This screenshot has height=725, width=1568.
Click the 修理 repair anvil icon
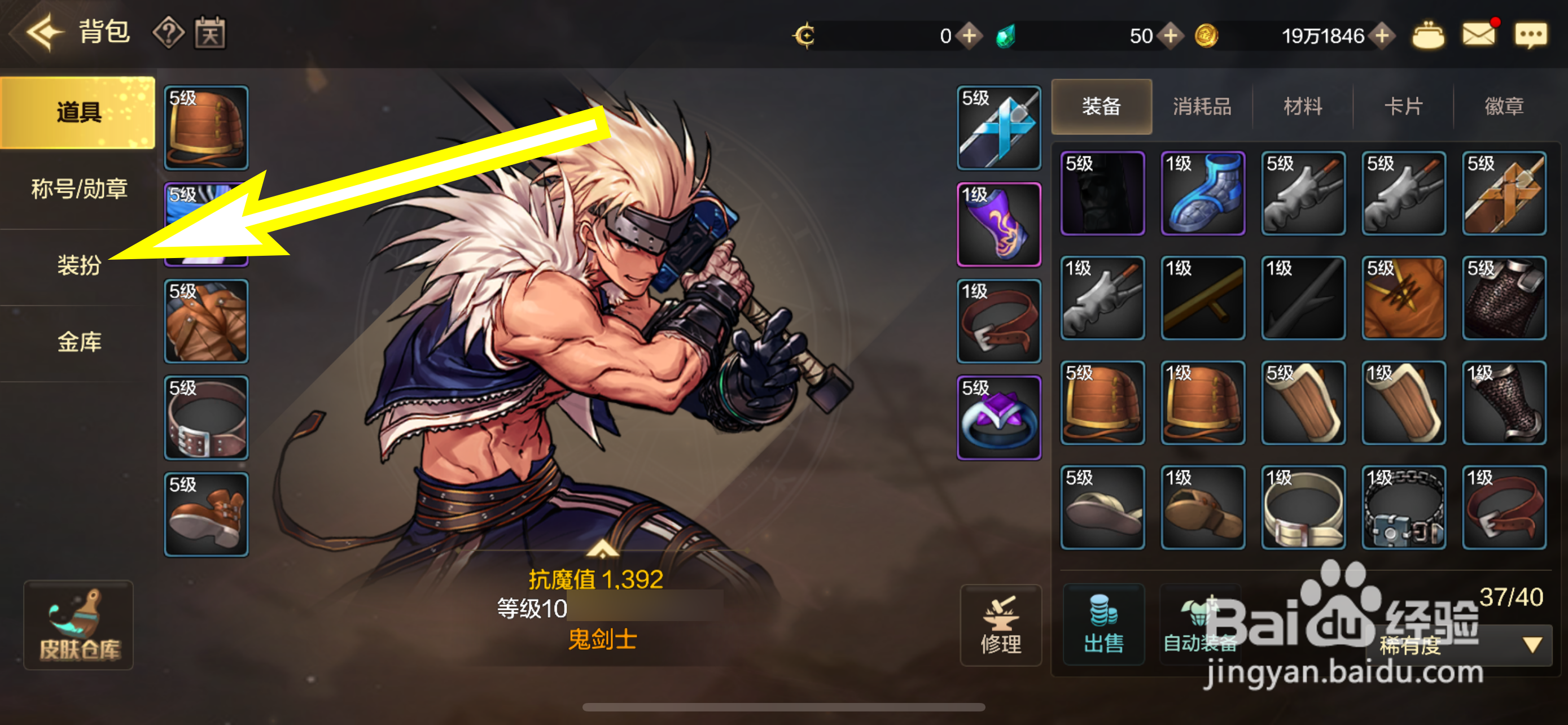(1001, 625)
